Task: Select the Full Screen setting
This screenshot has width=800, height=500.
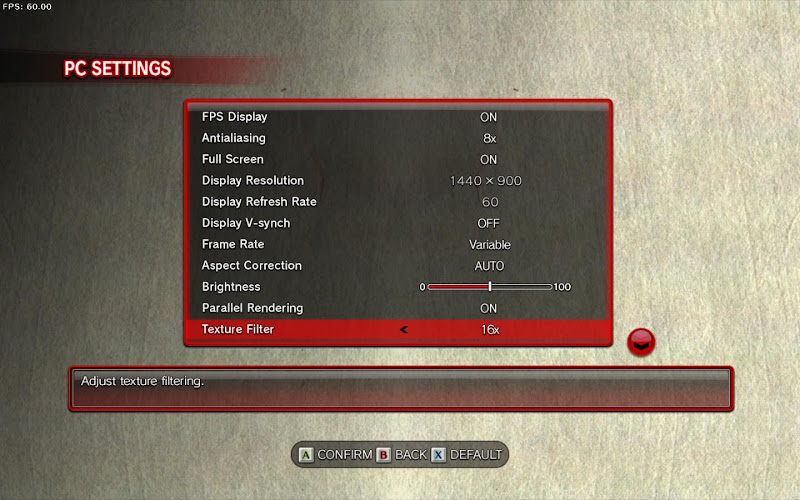Action: (x=396, y=159)
